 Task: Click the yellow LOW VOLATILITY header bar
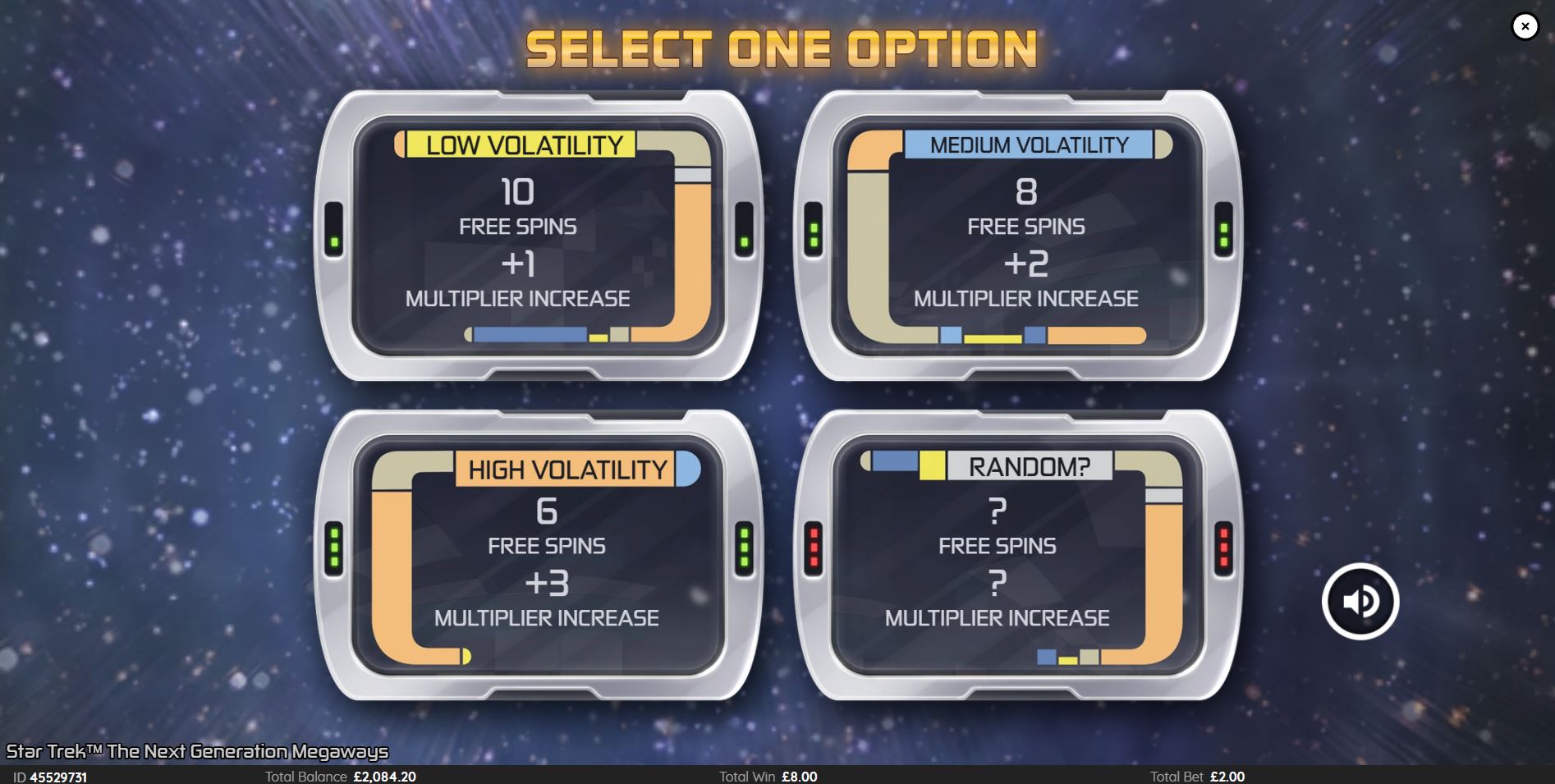point(517,147)
